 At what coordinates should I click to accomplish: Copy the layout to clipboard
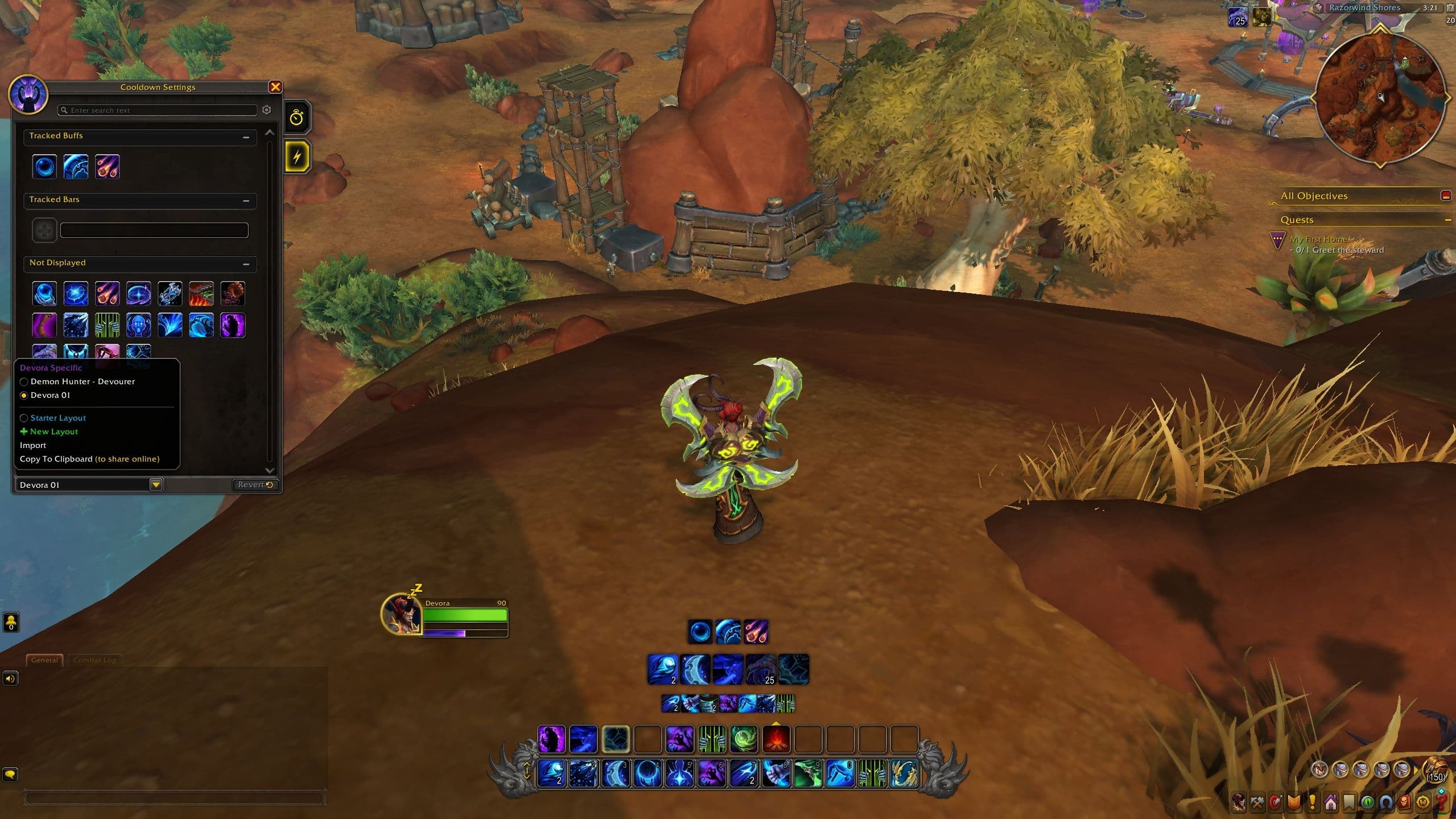pyautogui.click(x=89, y=459)
